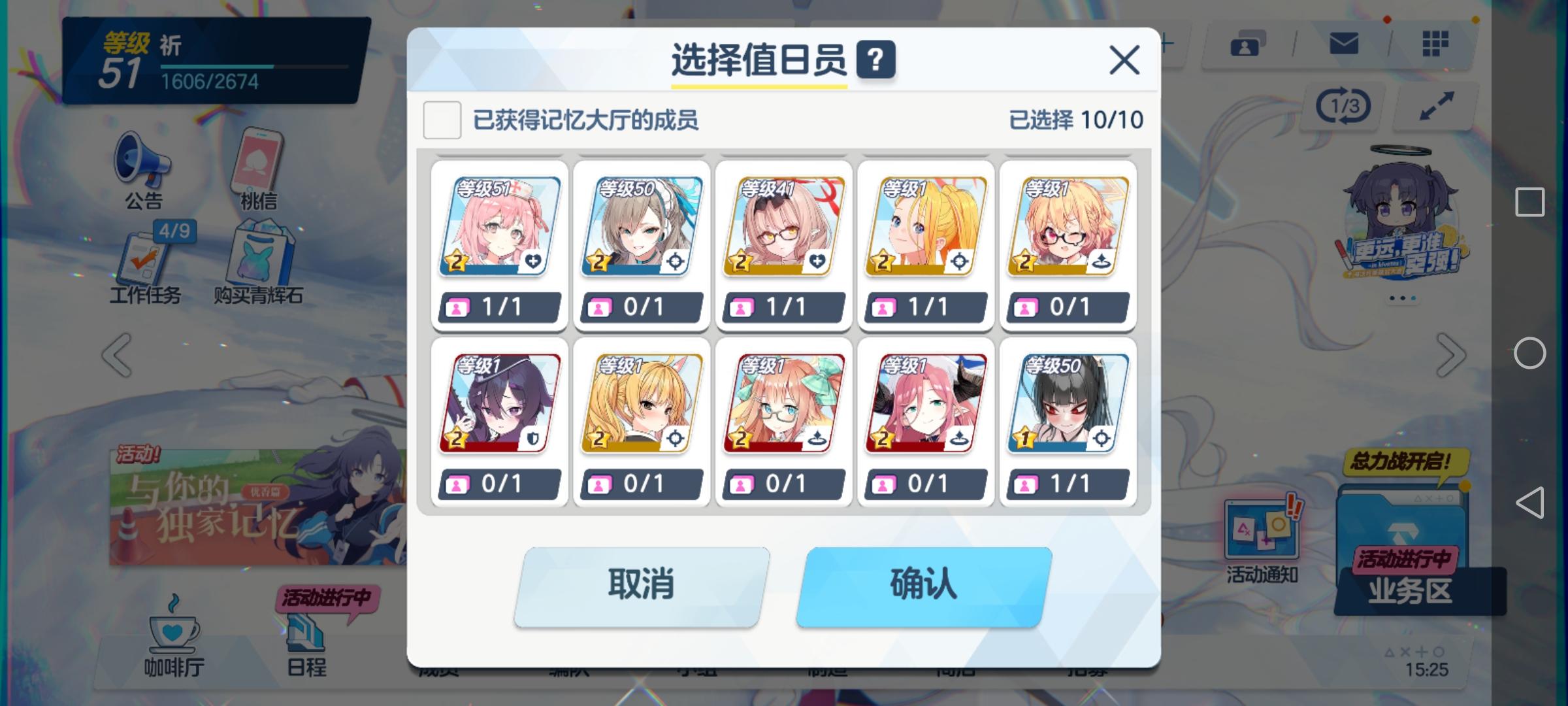Enable the 已获得记忆大厅的成员 filter checkbox
This screenshot has height=706, width=1568.
442,120
